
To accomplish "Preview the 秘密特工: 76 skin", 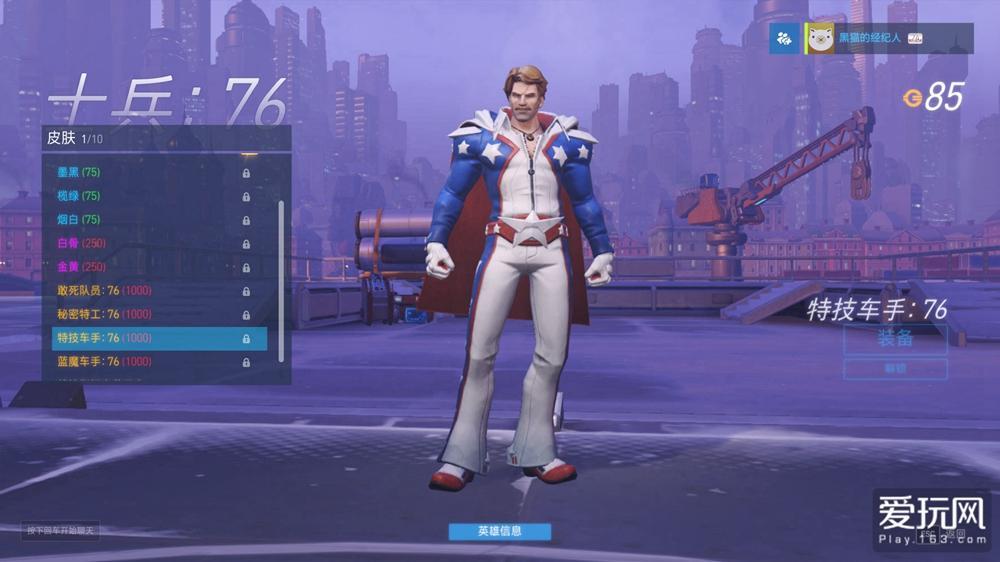I will click(150, 314).
